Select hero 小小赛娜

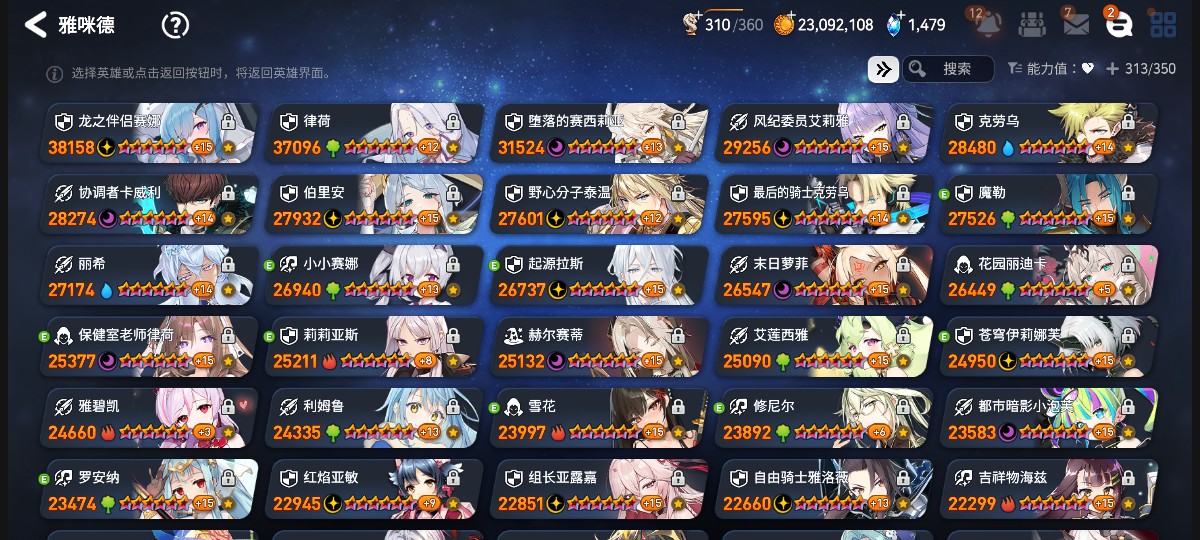pos(373,277)
